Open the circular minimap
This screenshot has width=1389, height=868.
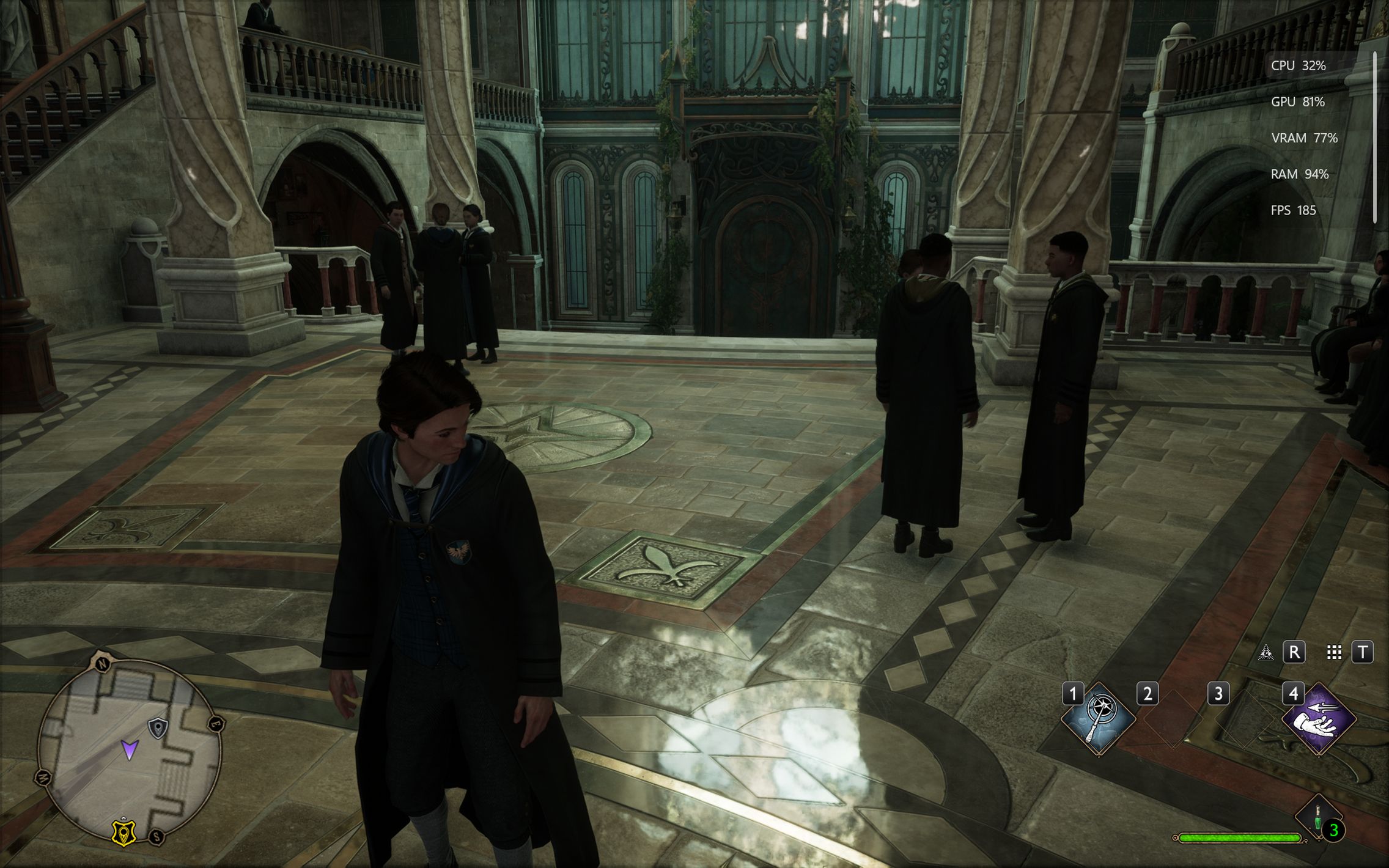click(129, 751)
